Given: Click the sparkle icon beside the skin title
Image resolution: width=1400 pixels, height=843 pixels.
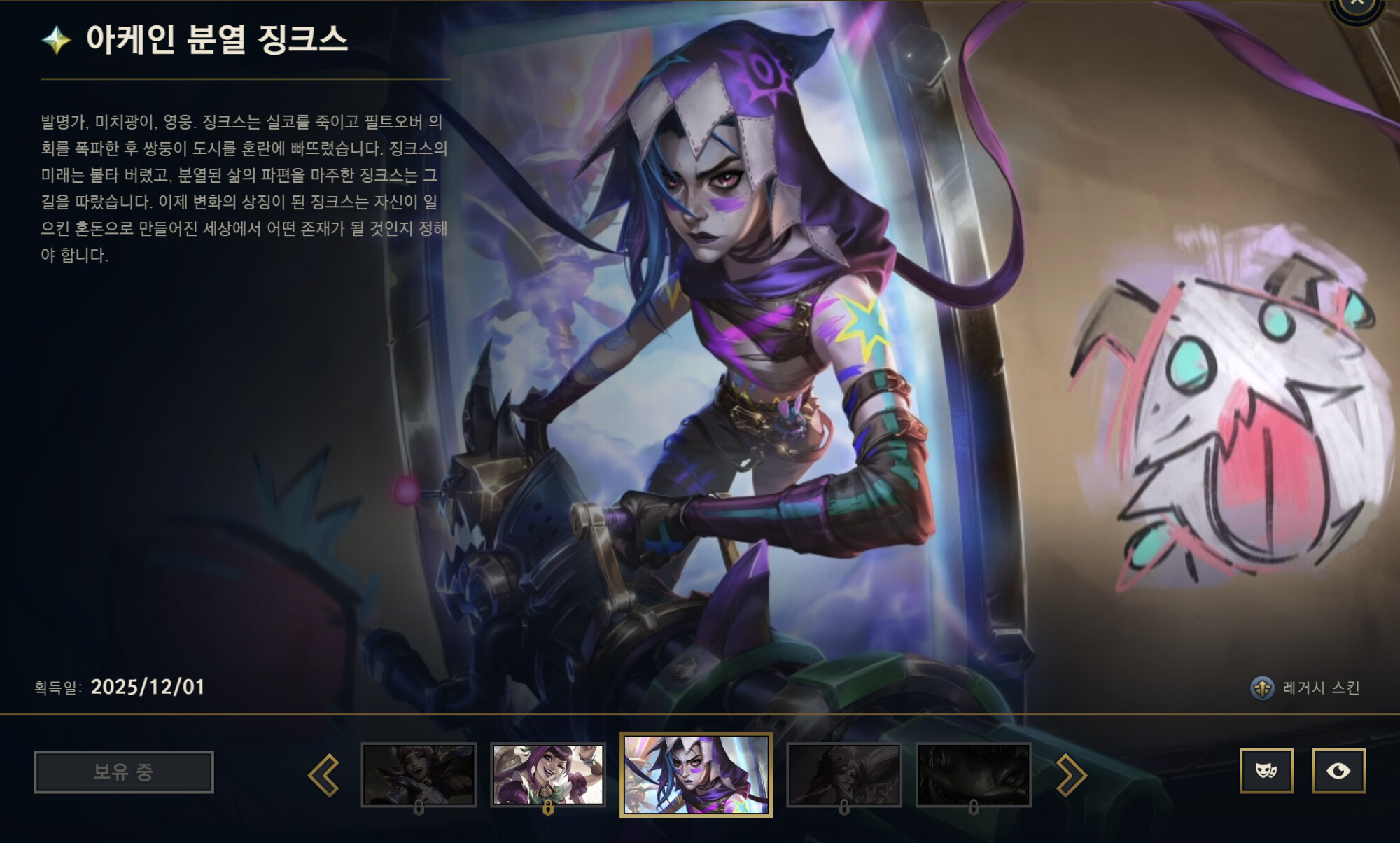Looking at the screenshot, I should pyautogui.click(x=58, y=41).
